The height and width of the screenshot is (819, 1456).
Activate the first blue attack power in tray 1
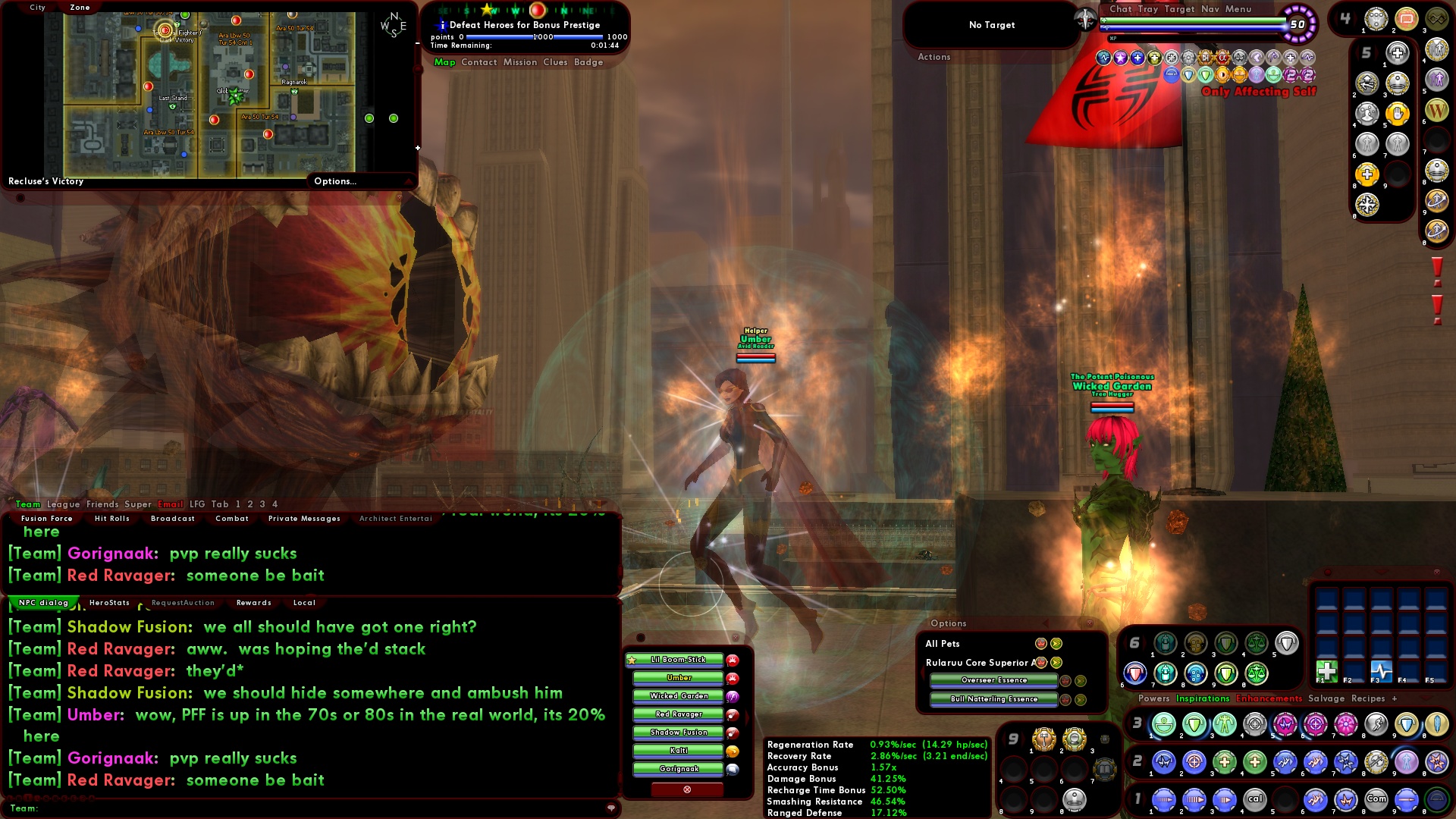1163,799
